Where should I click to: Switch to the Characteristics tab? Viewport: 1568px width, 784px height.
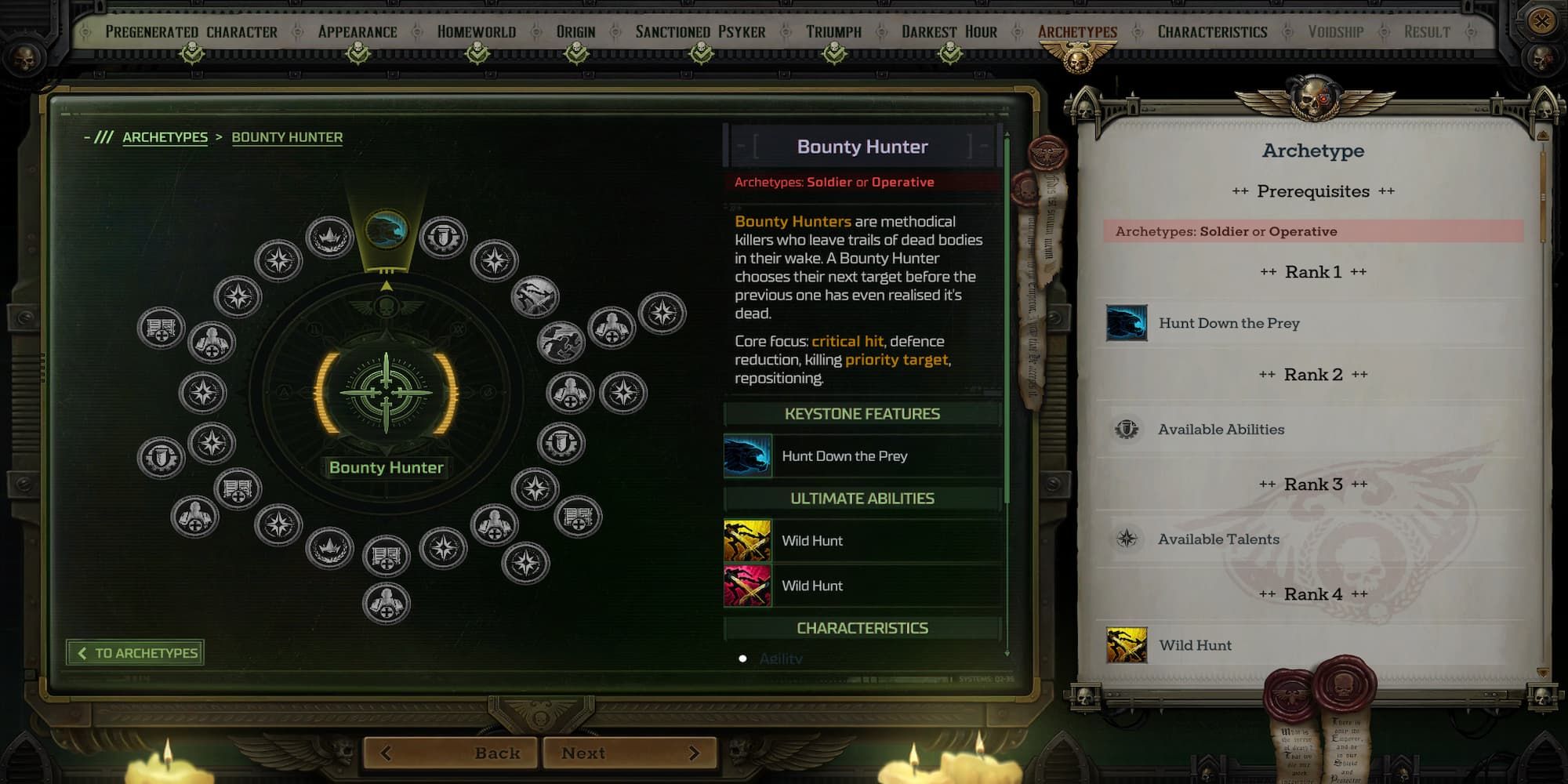click(x=1212, y=31)
